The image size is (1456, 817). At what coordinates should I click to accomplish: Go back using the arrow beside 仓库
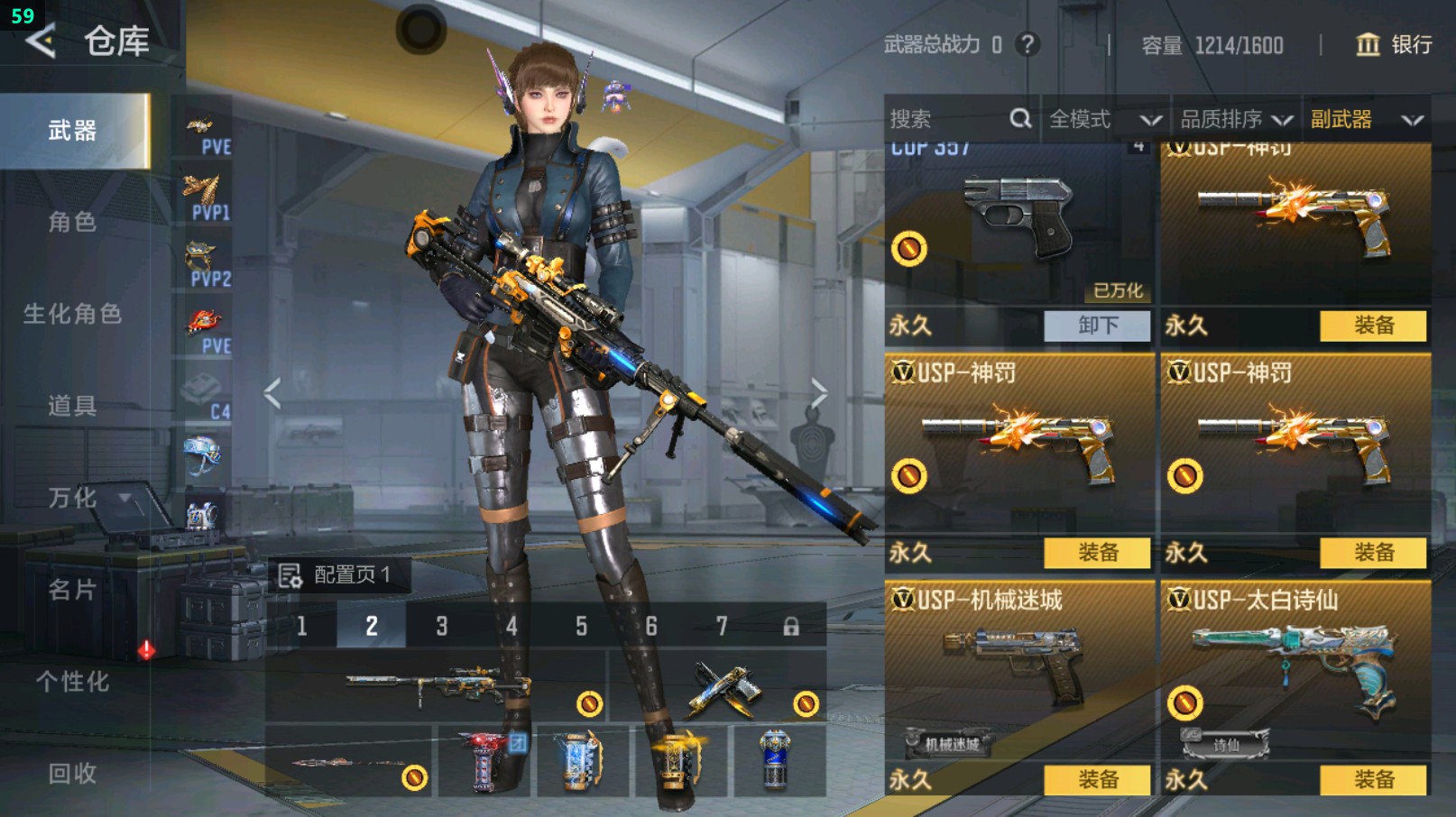point(41,41)
